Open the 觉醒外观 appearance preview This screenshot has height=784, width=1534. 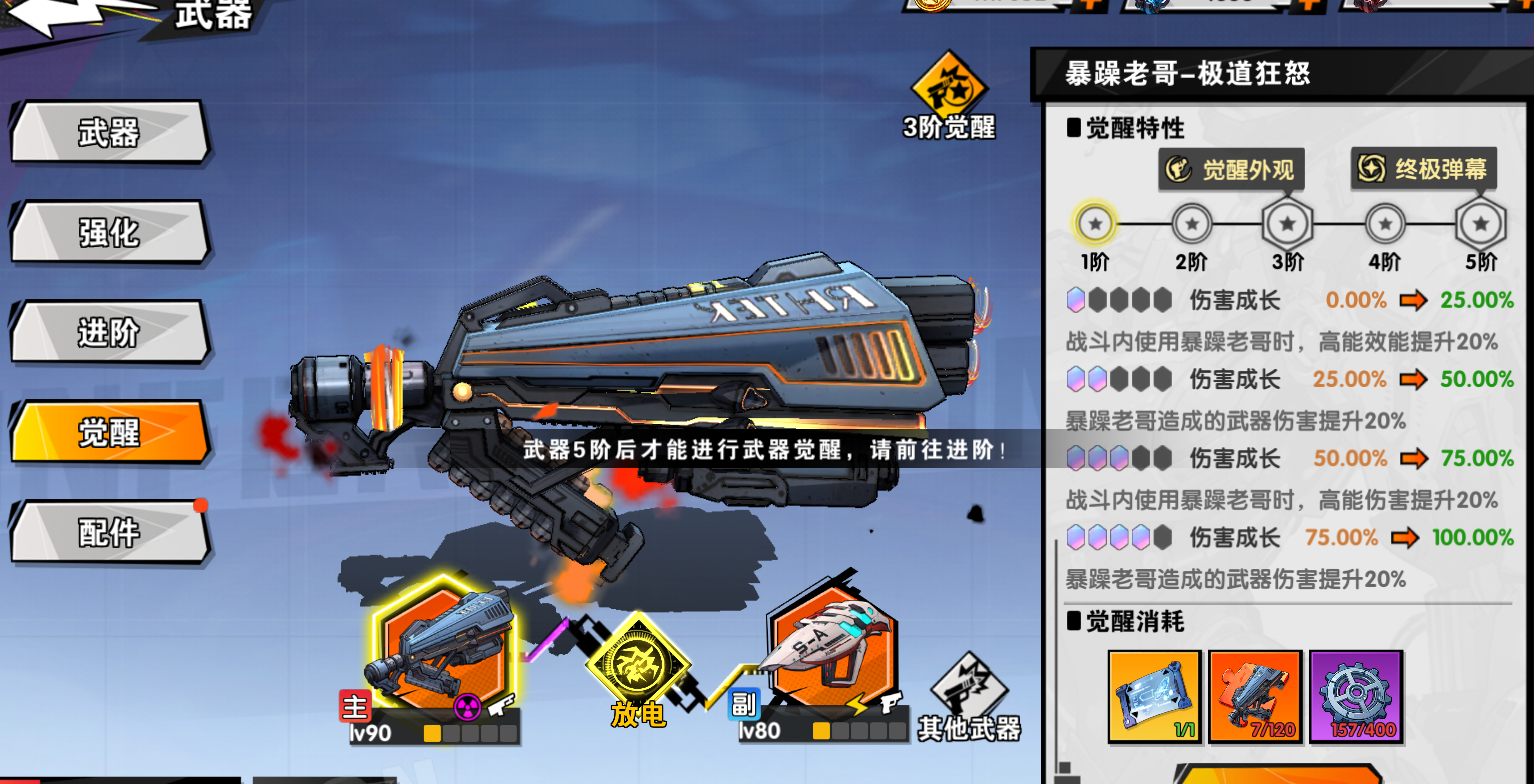[x=1231, y=169]
